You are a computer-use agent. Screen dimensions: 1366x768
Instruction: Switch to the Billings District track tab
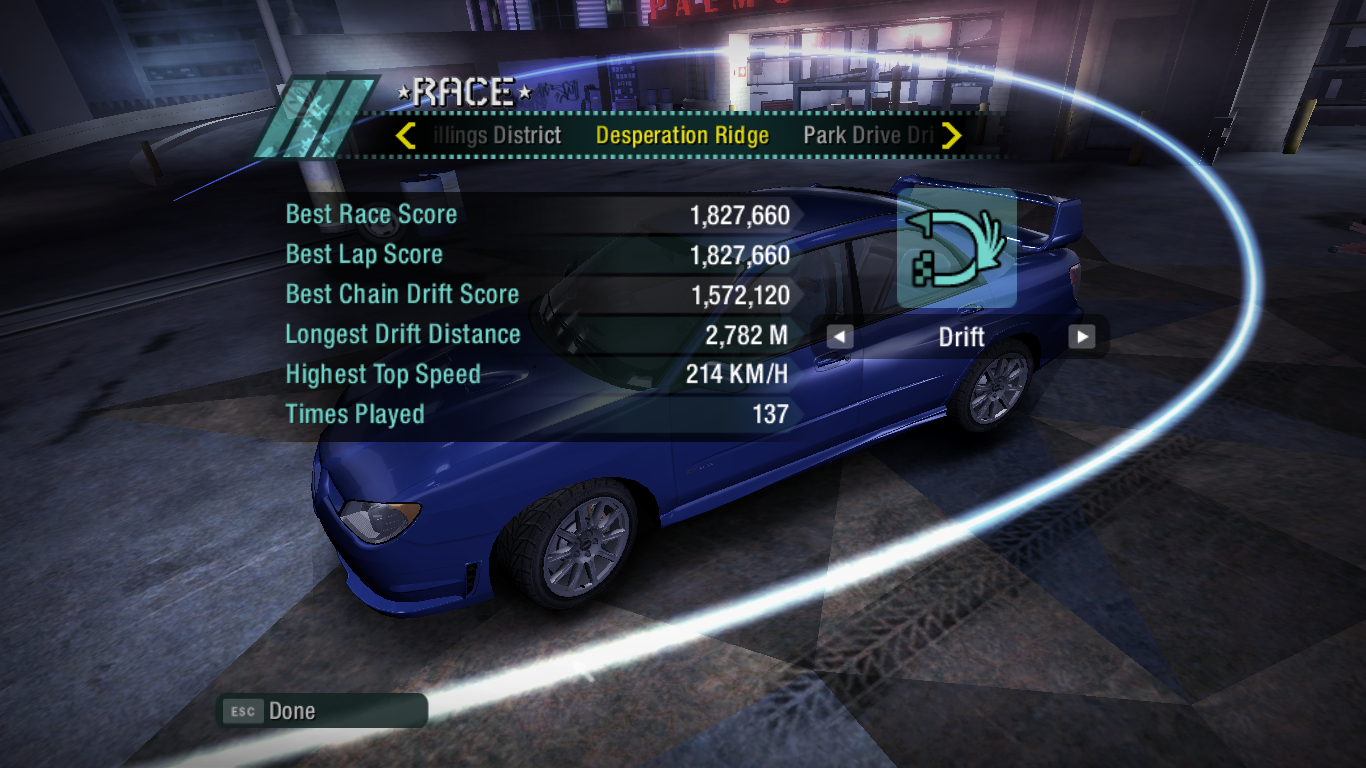499,136
